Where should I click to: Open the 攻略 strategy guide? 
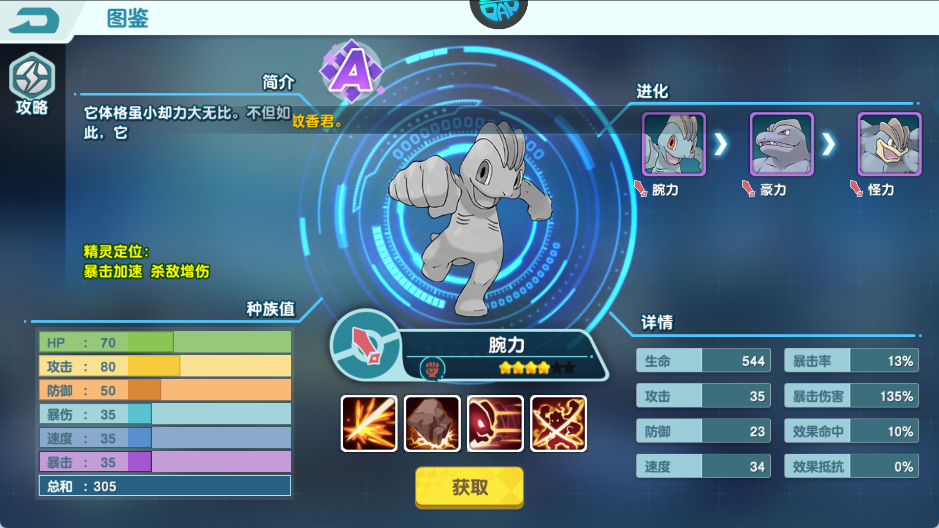pos(31,85)
